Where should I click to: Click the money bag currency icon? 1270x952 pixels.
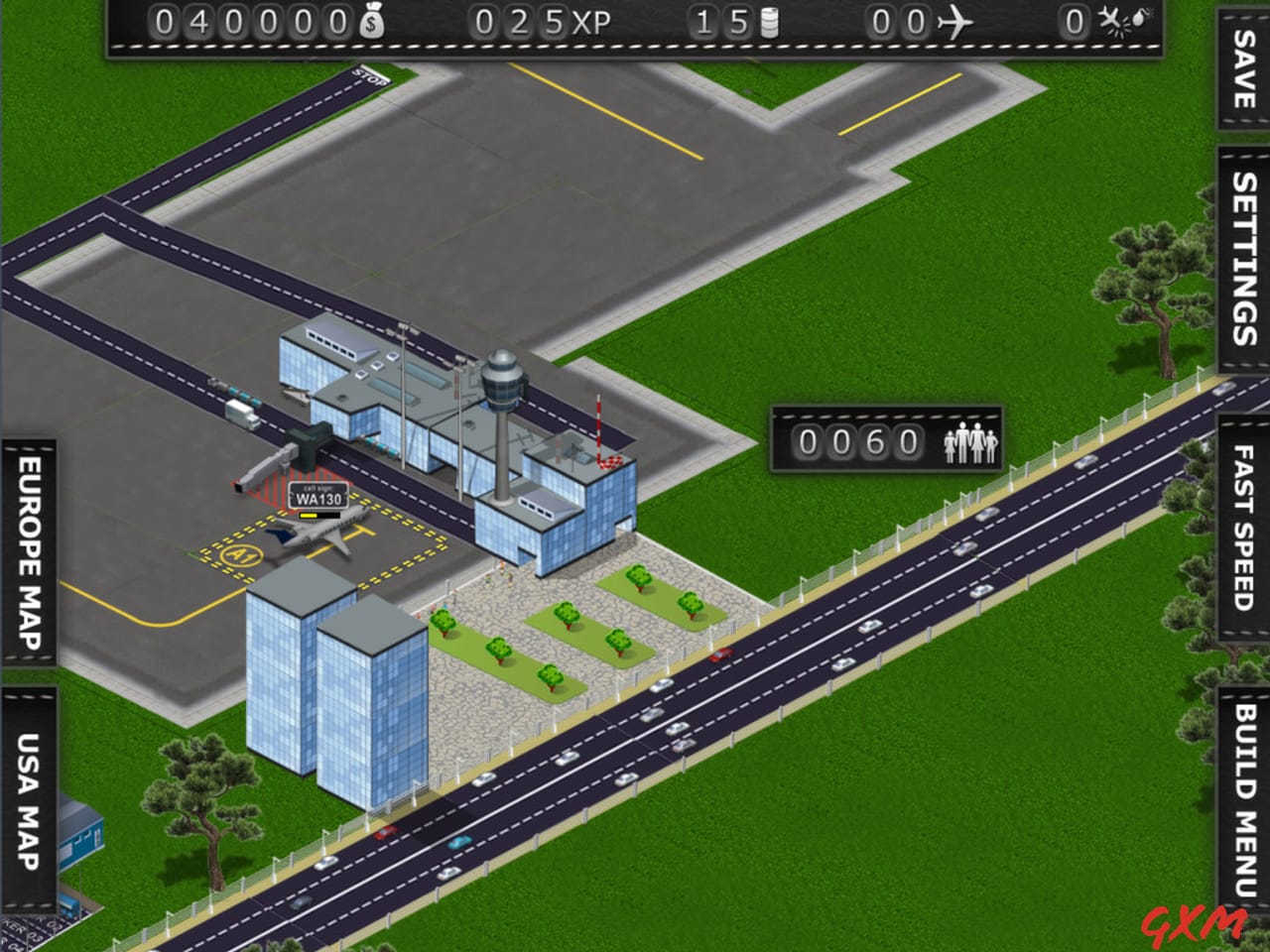click(372, 20)
